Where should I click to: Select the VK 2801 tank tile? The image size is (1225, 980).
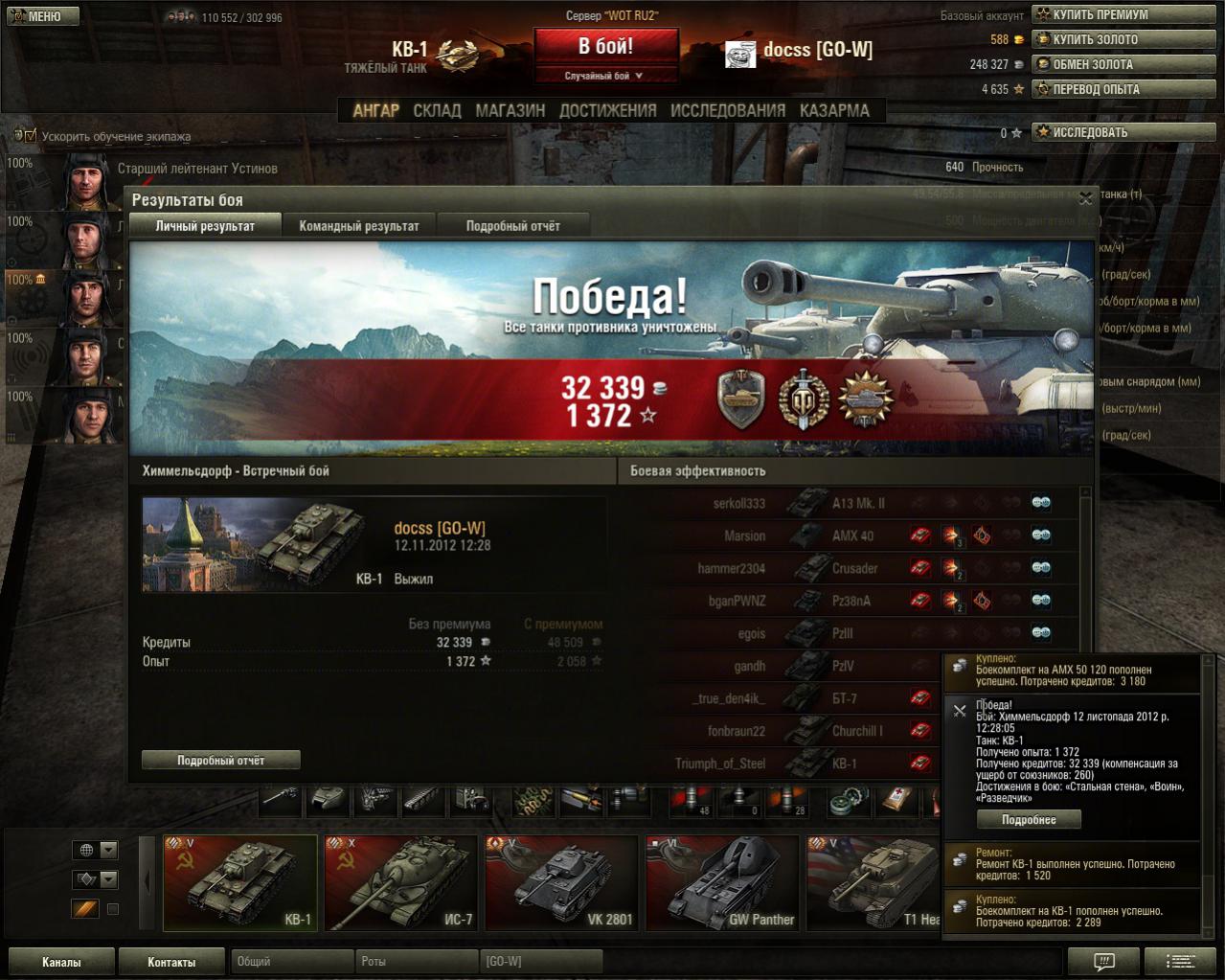pos(561,882)
